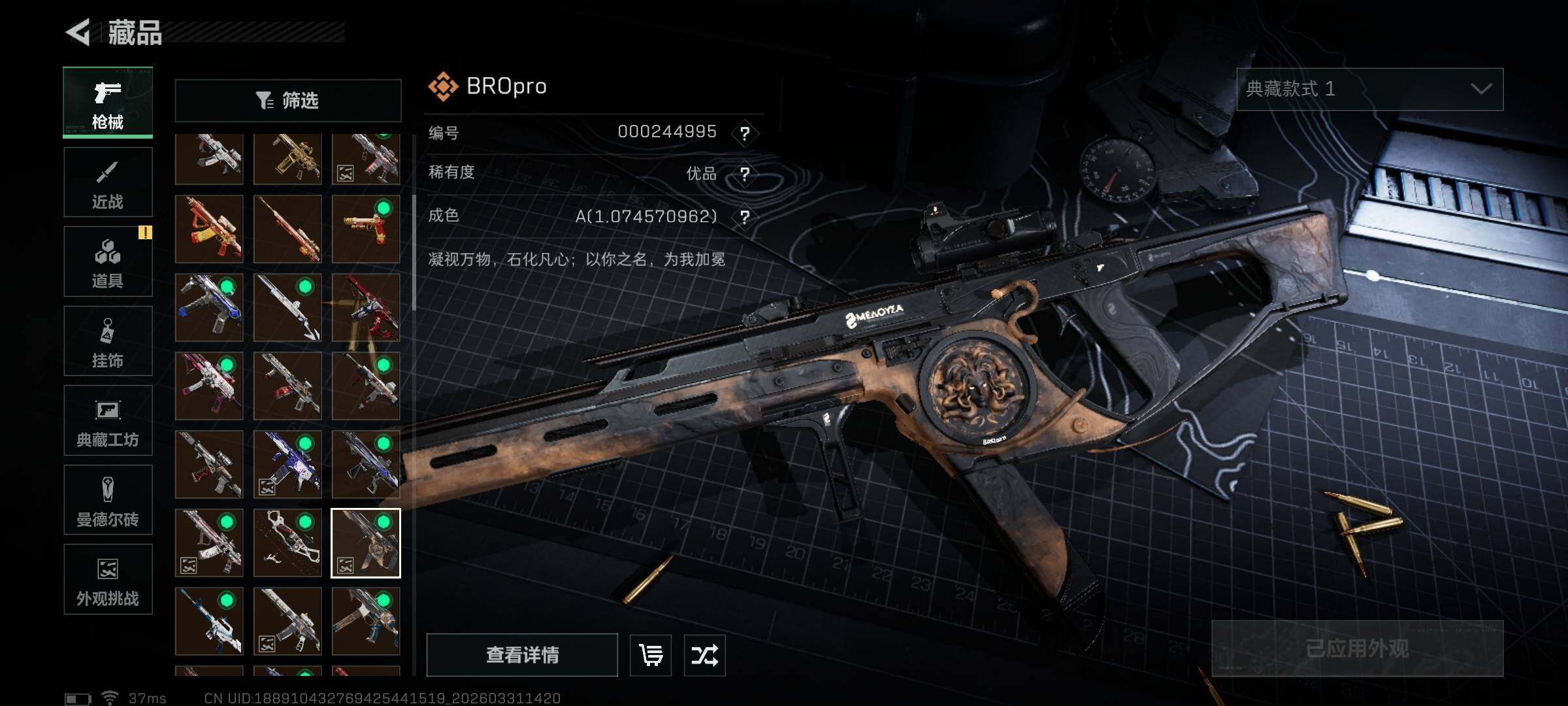The height and width of the screenshot is (706, 1568).
Task: Open the 近战 melee category
Action: point(108,182)
